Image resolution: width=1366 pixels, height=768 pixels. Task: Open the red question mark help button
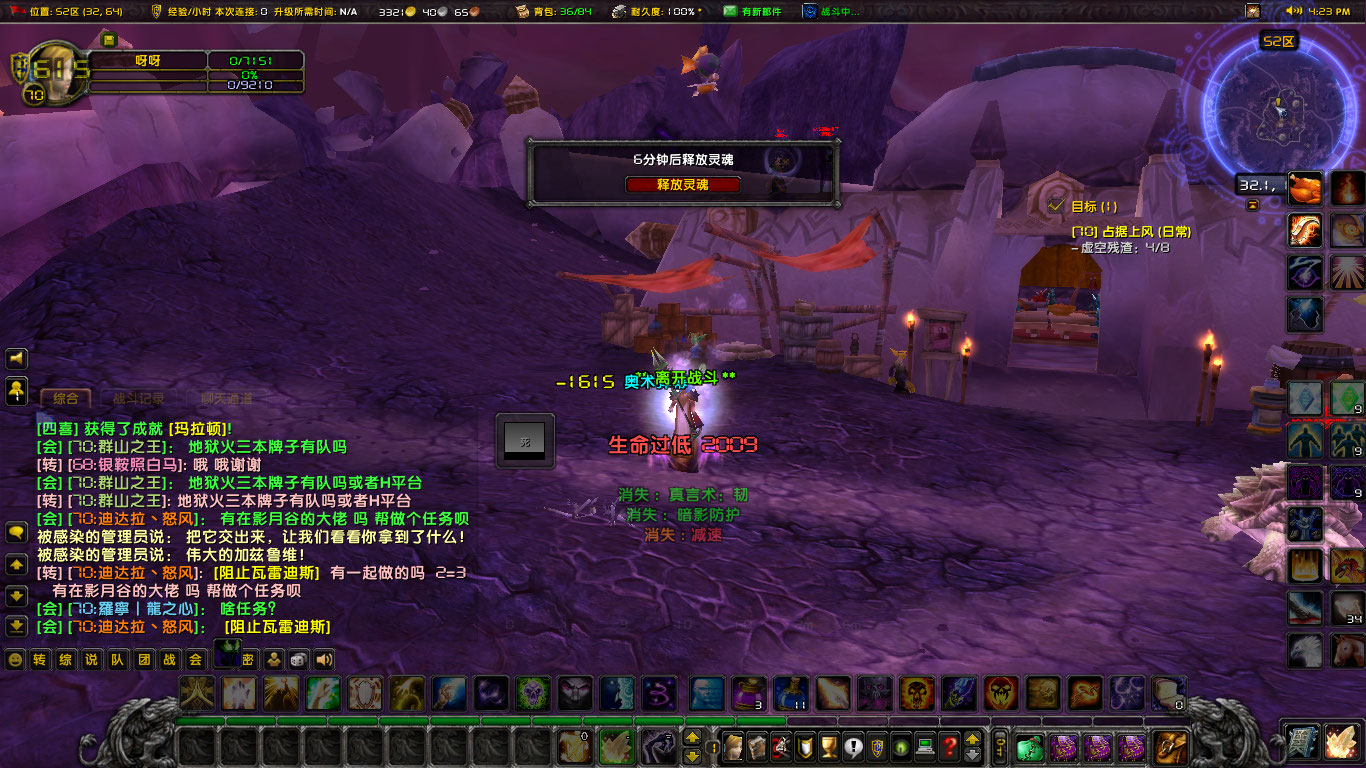[x=949, y=746]
